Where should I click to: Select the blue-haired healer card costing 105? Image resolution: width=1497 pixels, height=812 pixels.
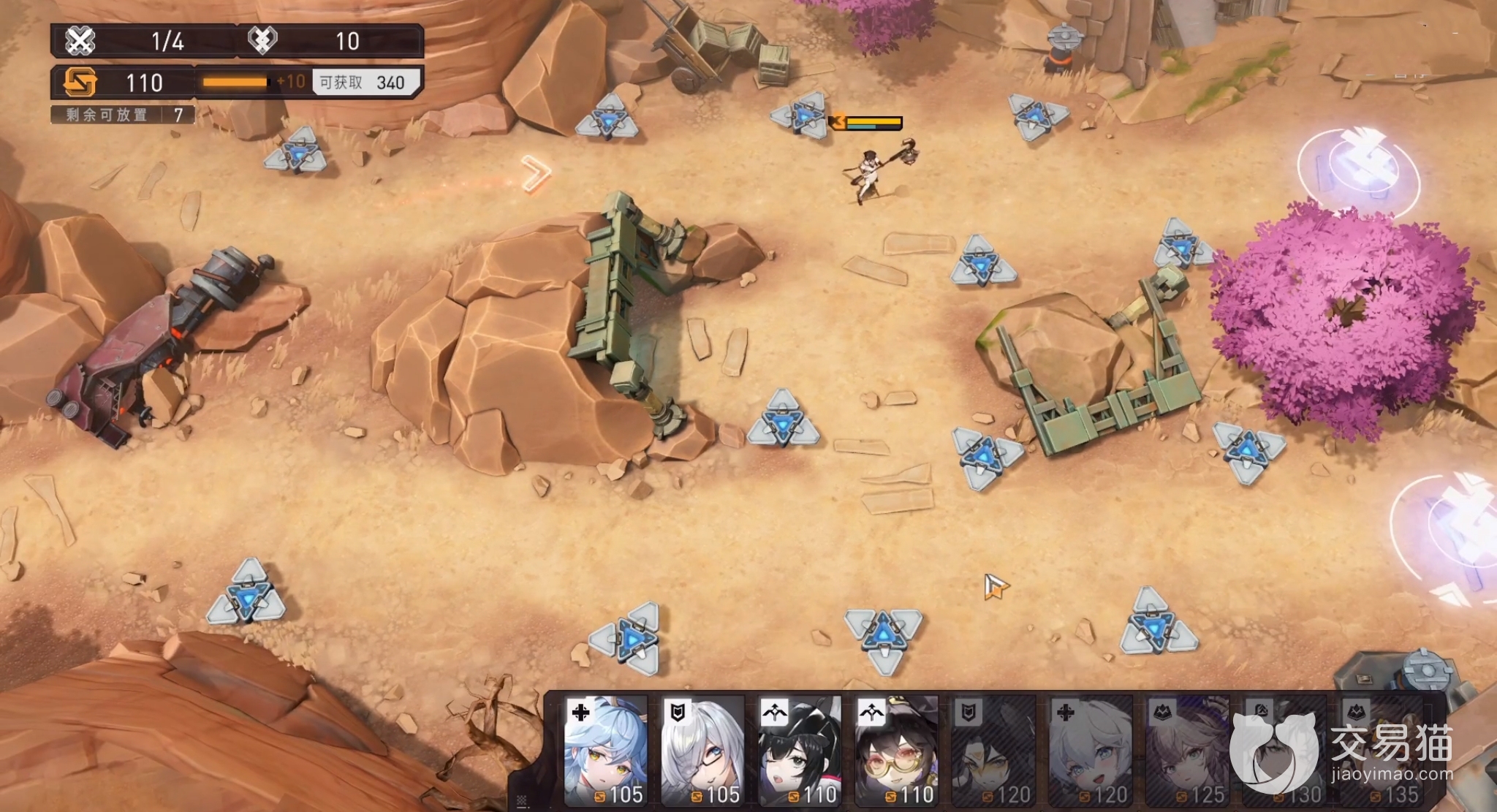[606, 751]
